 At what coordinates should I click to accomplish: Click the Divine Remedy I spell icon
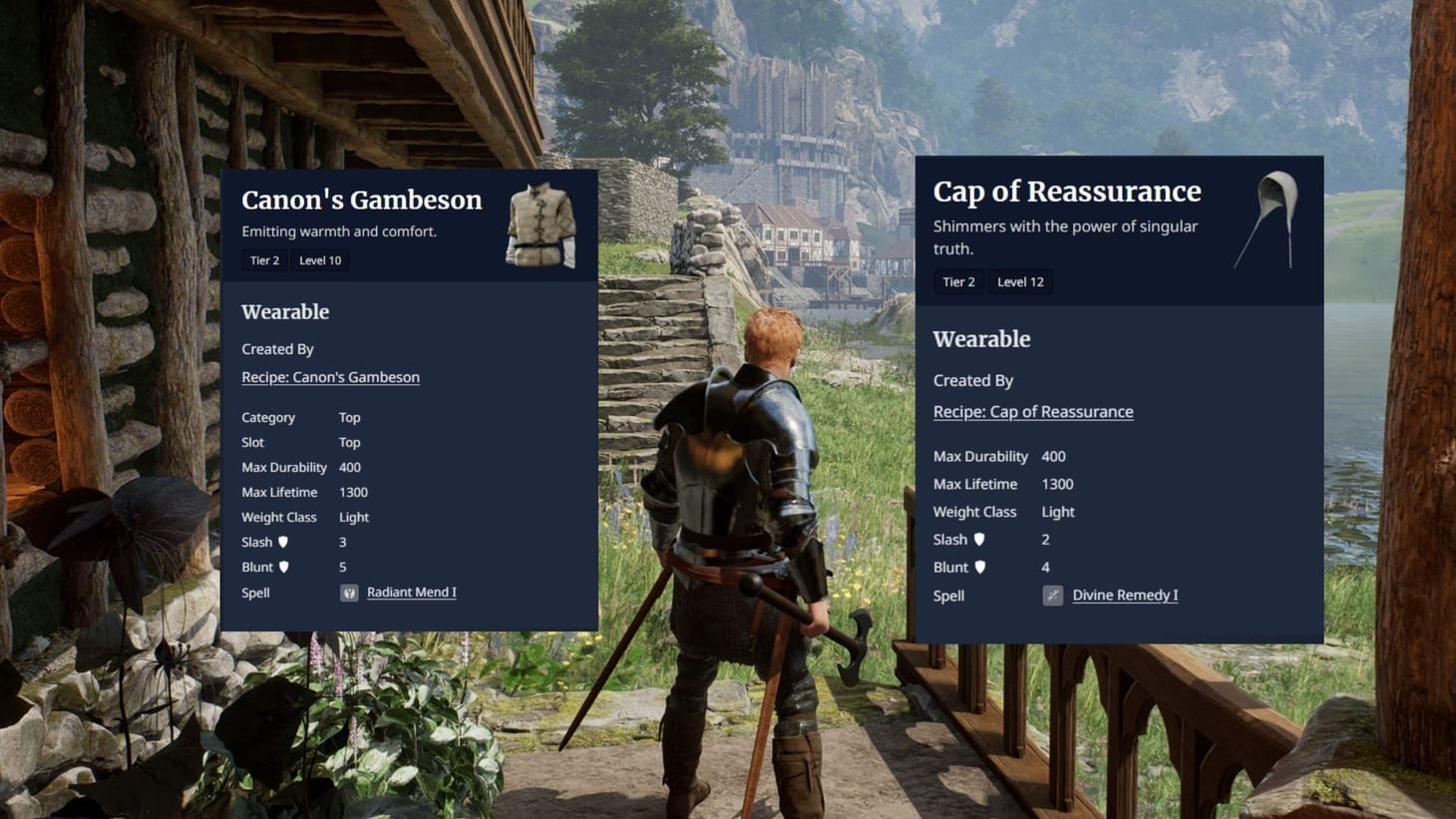[1052, 595]
